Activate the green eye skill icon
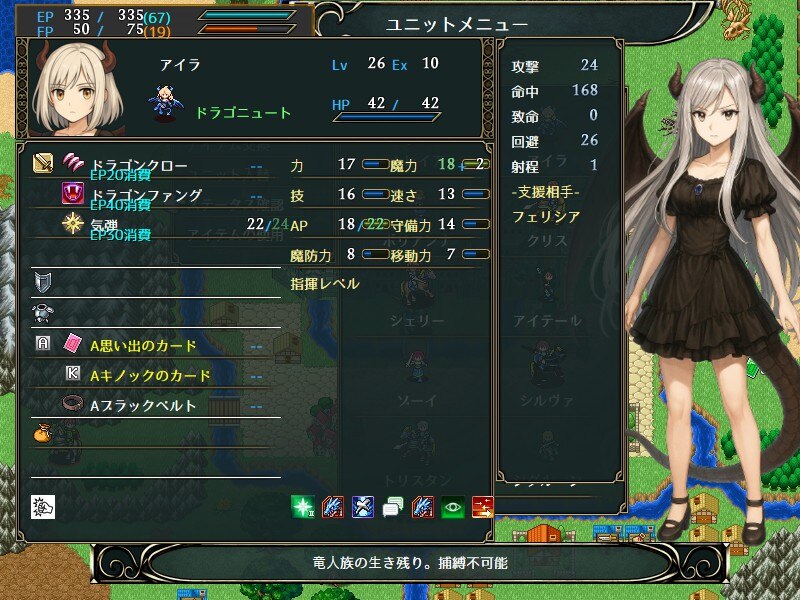 pyautogui.click(x=452, y=506)
